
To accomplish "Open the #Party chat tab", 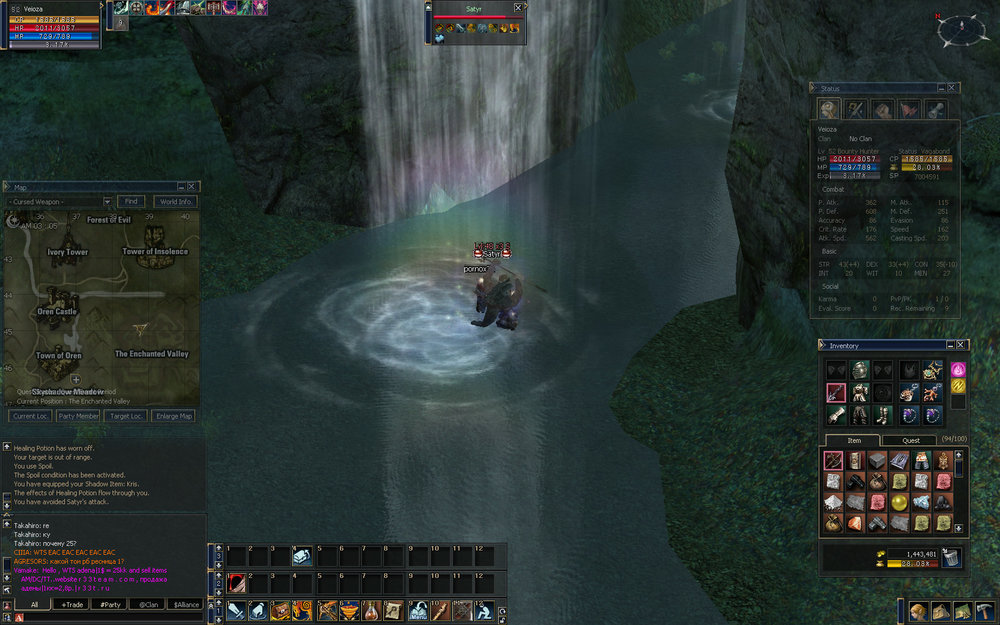I will pyautogui.click(x=110, y=604).
